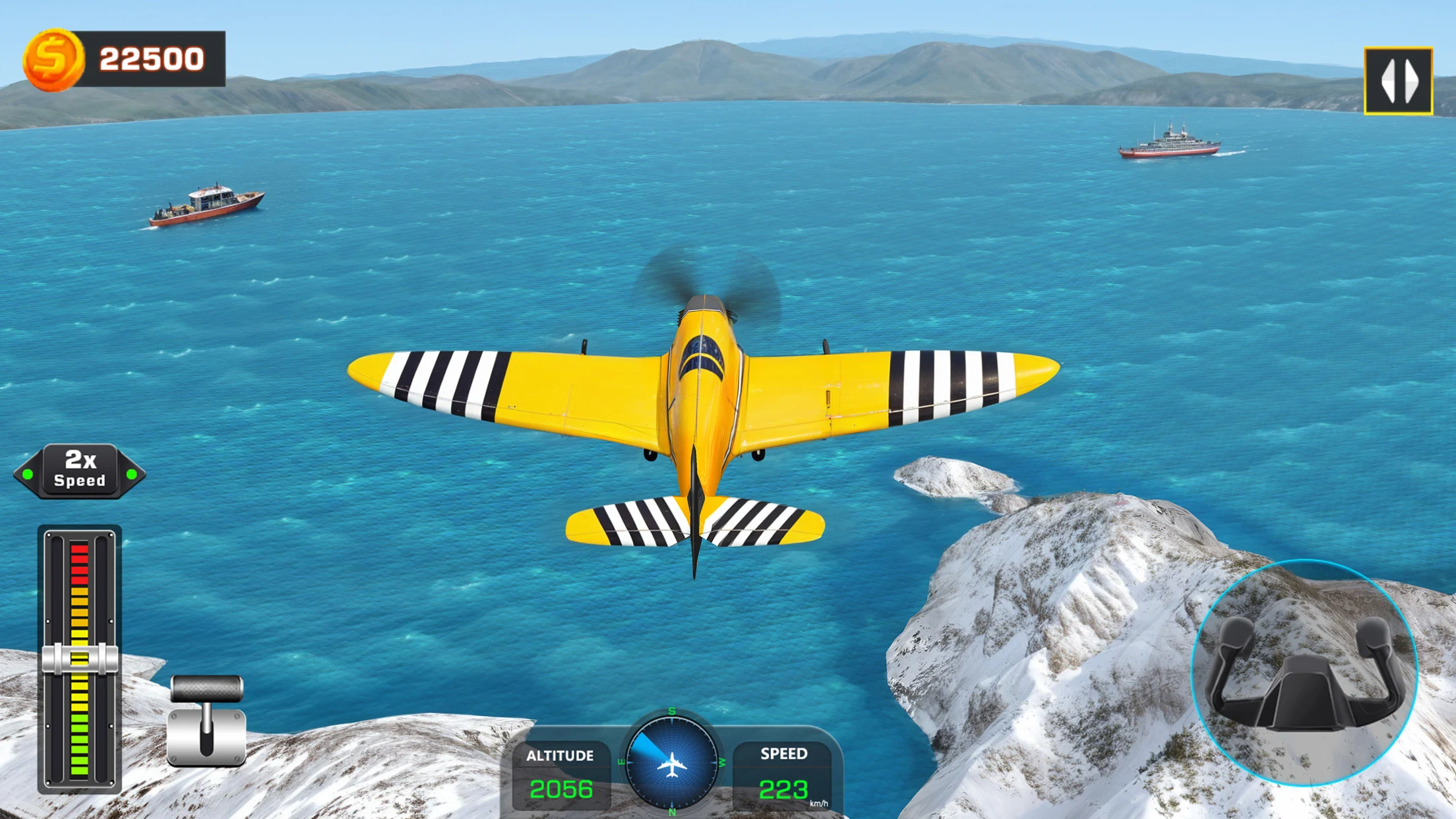This screenshot has width=1456, height=819.
Task: Tap the gold coin currency icon
Action: [53, 59]
